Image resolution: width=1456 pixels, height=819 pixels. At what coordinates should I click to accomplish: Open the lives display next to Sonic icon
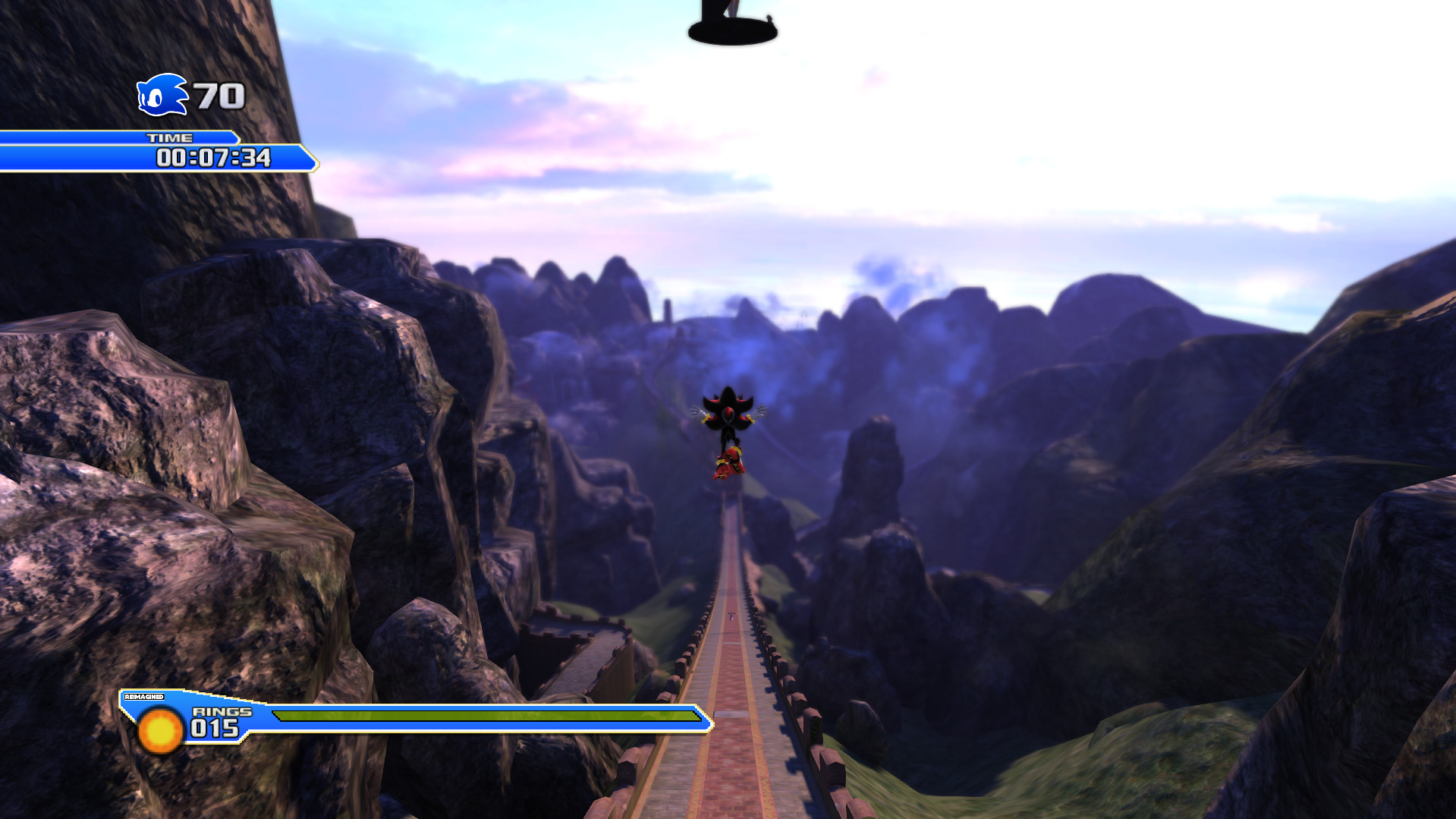click(216, 95)
